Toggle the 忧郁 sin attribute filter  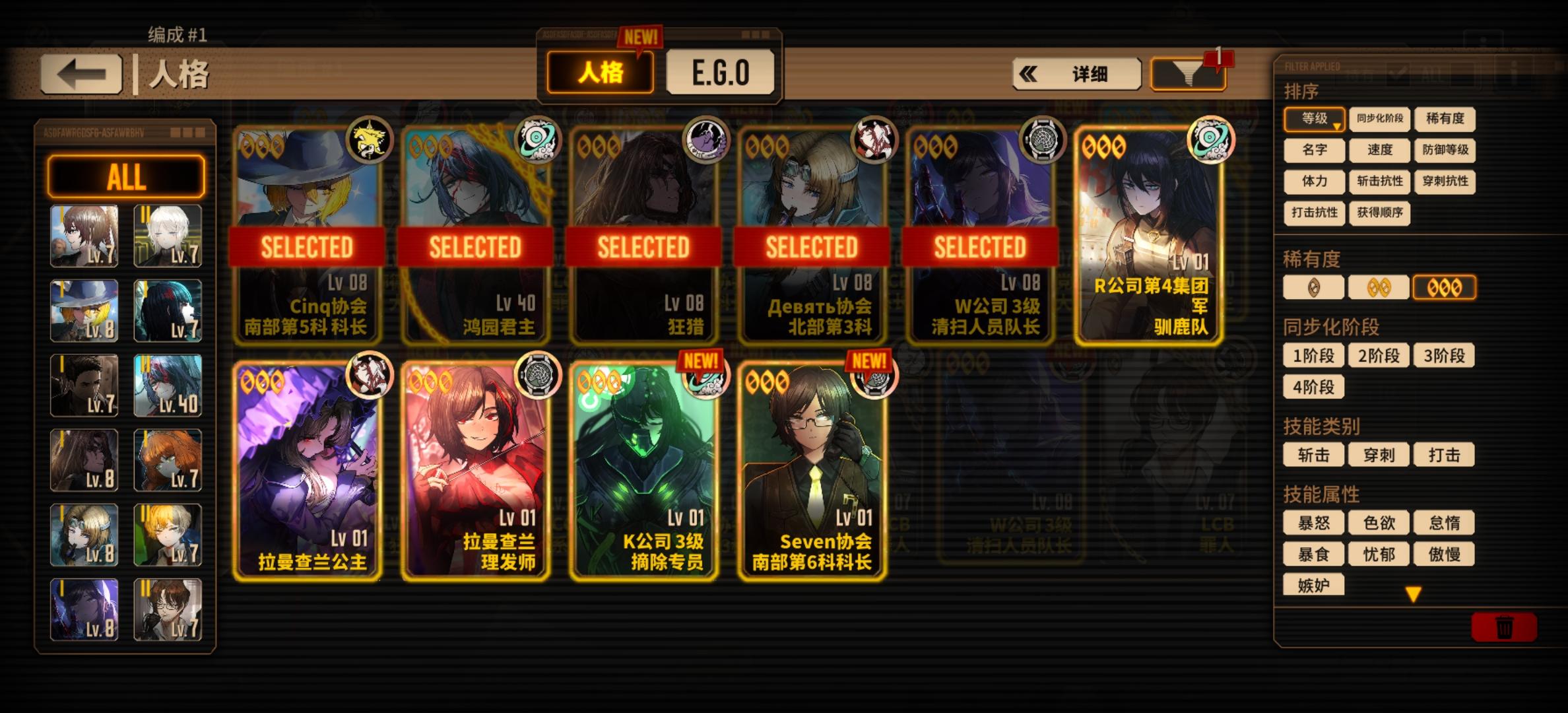pyautogui.click(x=1379, y=554)
